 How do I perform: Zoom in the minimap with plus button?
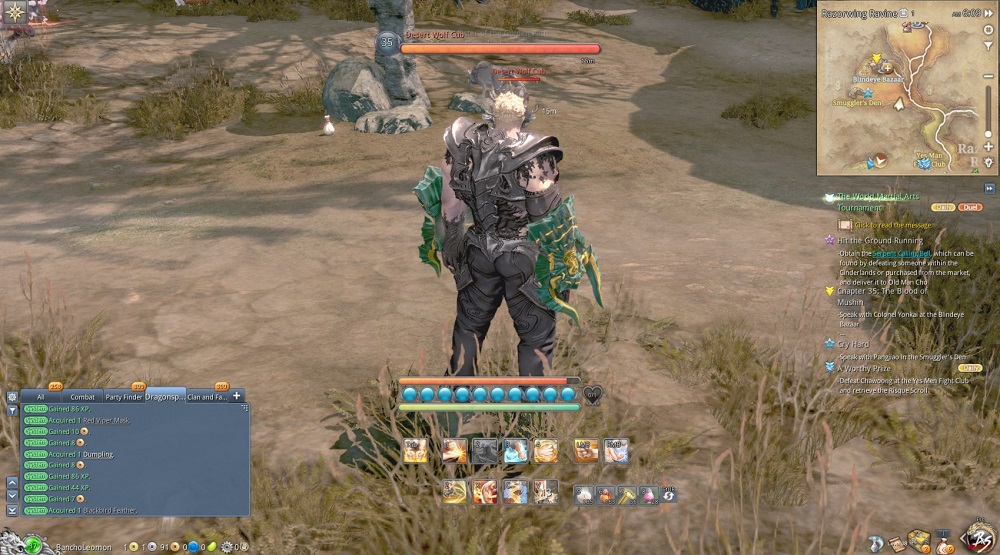[x=989, y=148]
